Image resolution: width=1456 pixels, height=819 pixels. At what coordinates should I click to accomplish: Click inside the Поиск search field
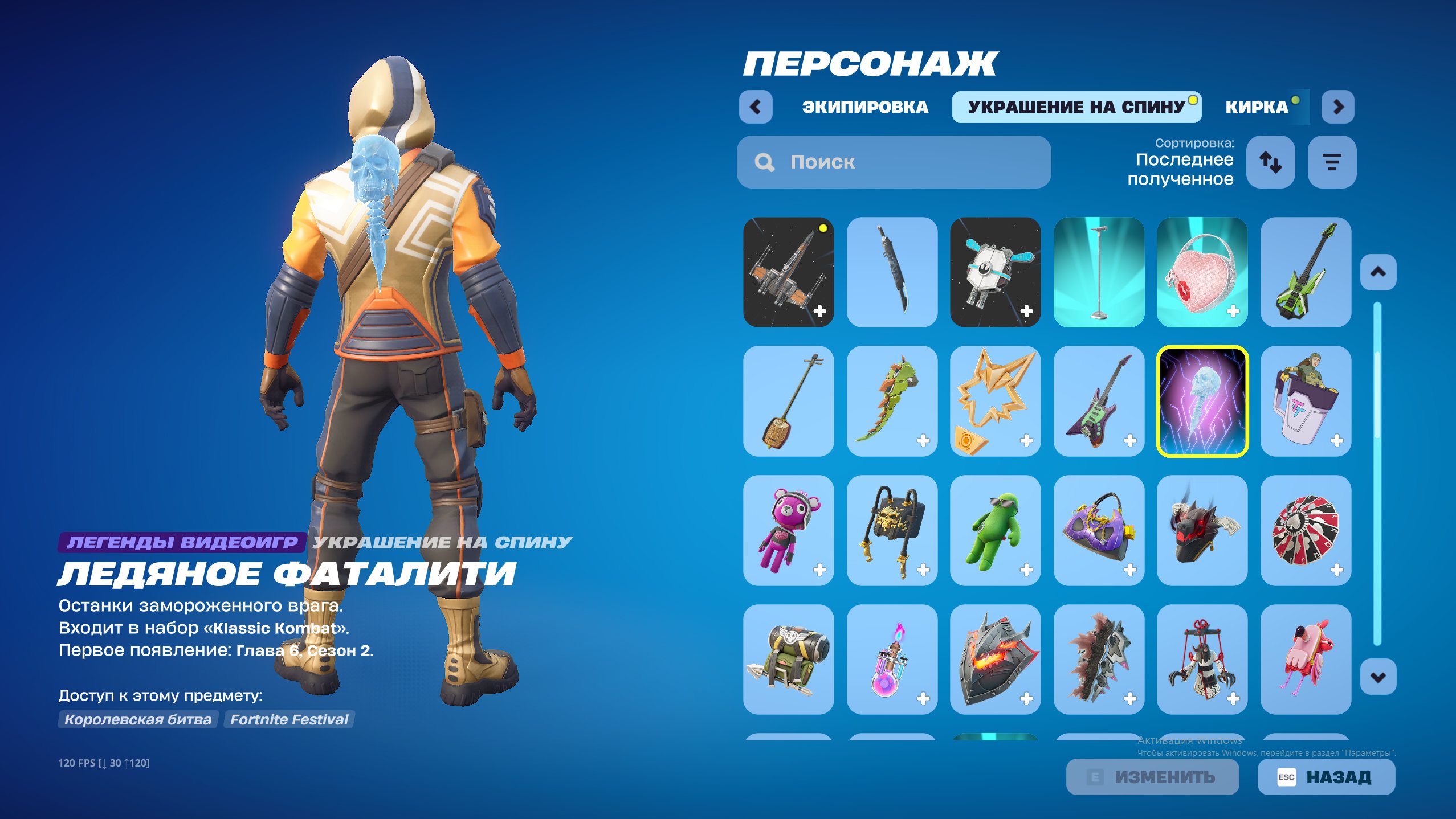[895, 163]
